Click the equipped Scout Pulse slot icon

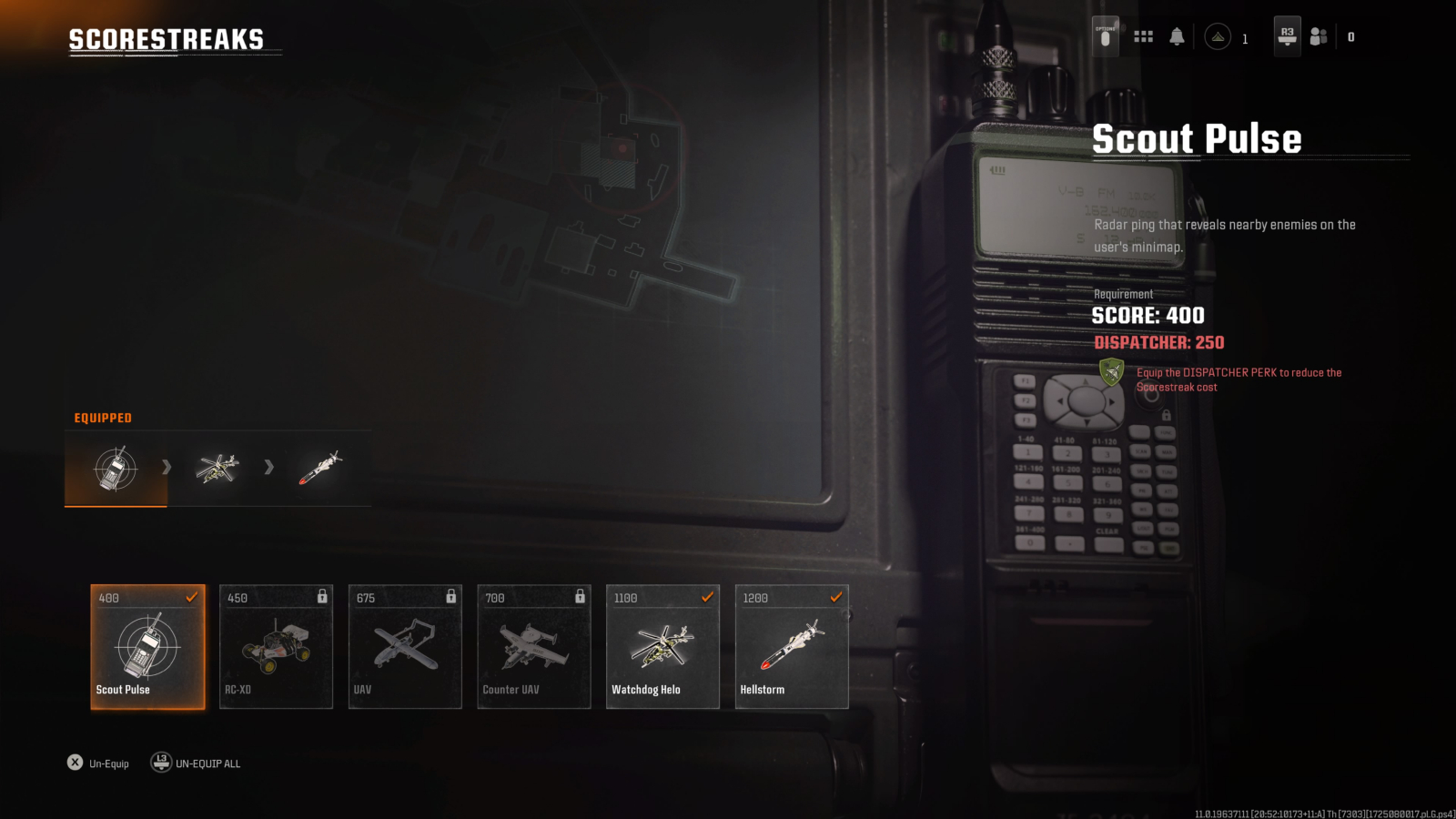point(115,468)
